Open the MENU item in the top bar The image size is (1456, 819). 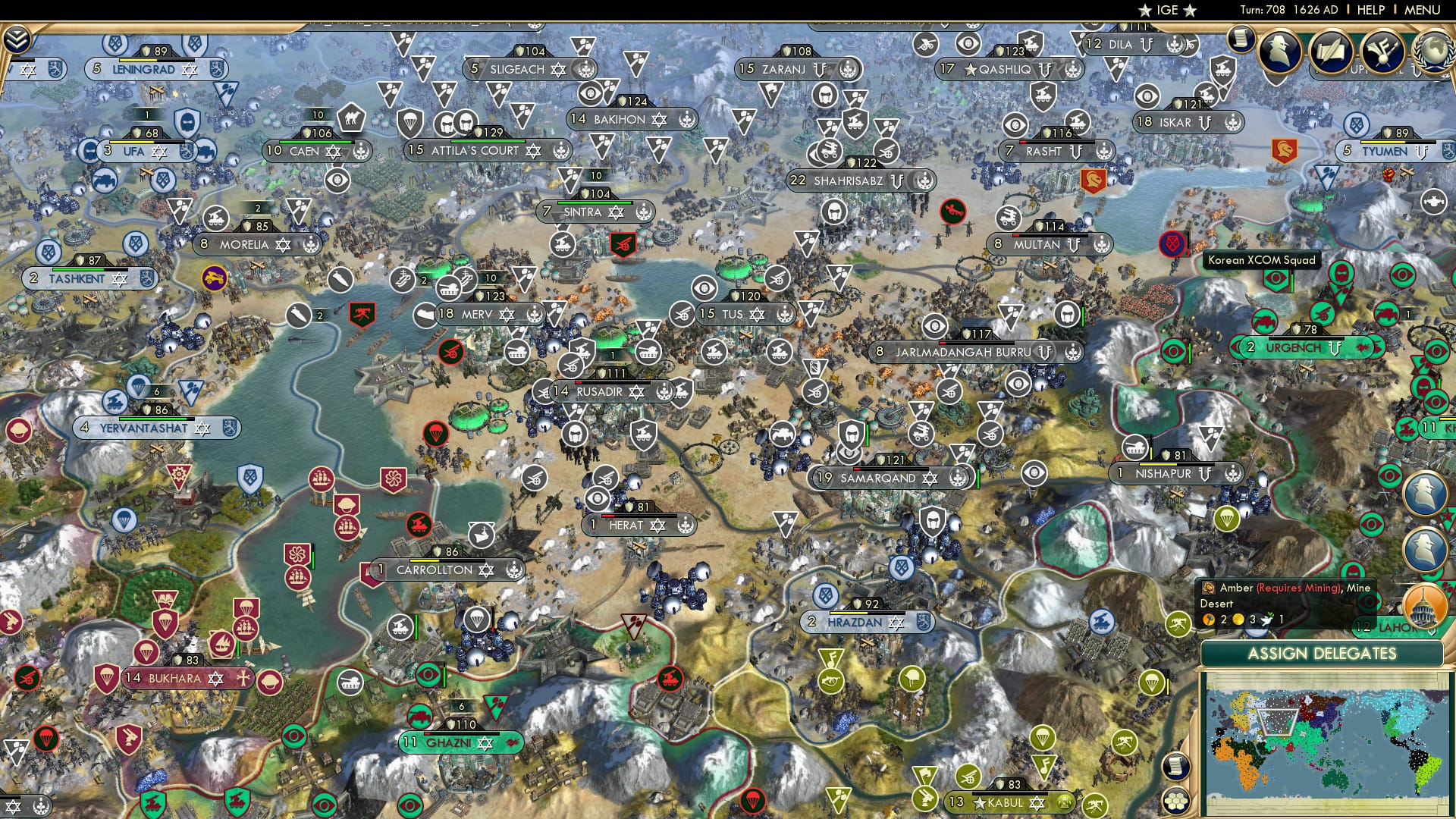pyautogui.click(x=1422, y=10)
